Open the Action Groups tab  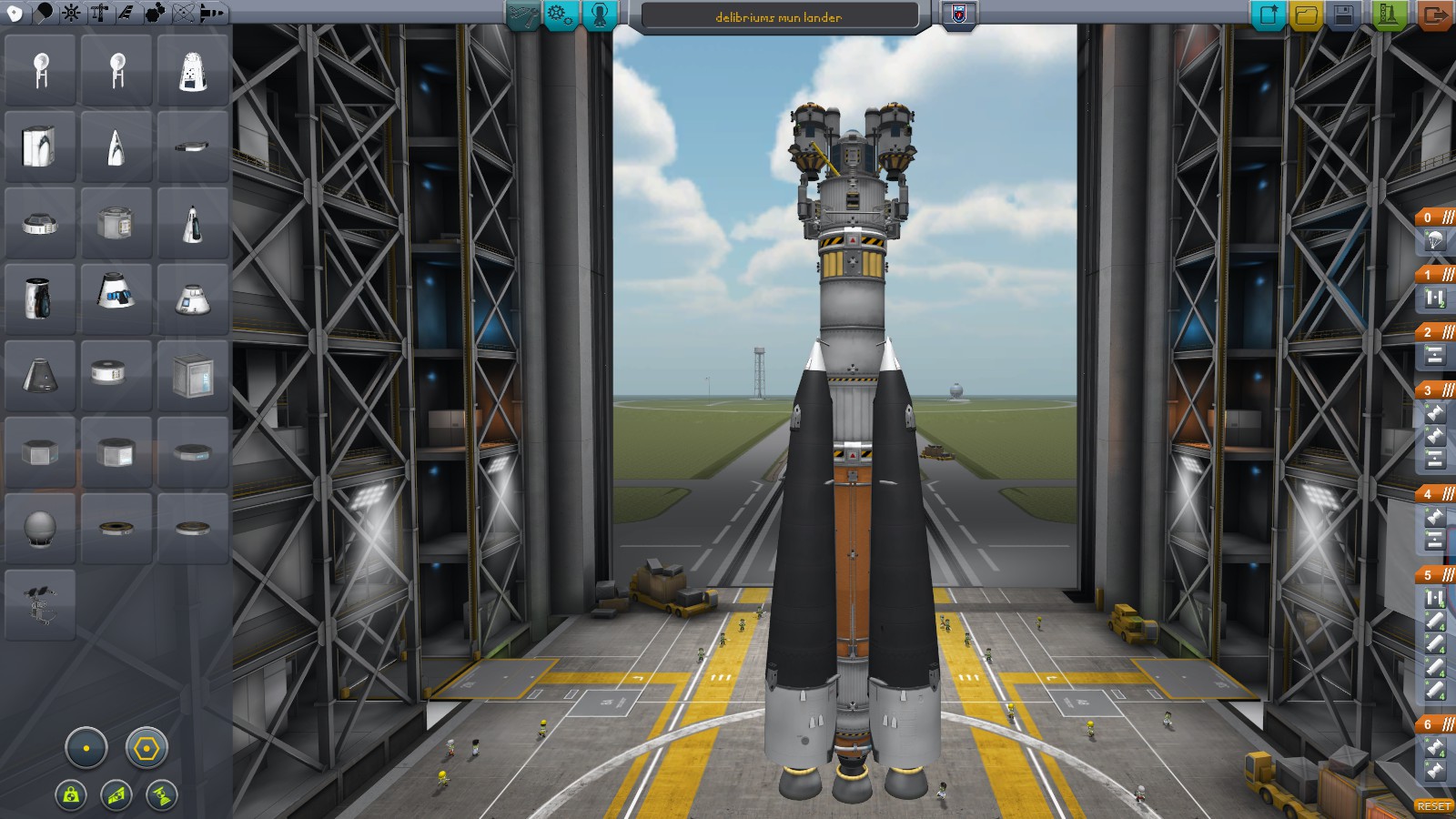pyautogui.click(x=562, y=15)
